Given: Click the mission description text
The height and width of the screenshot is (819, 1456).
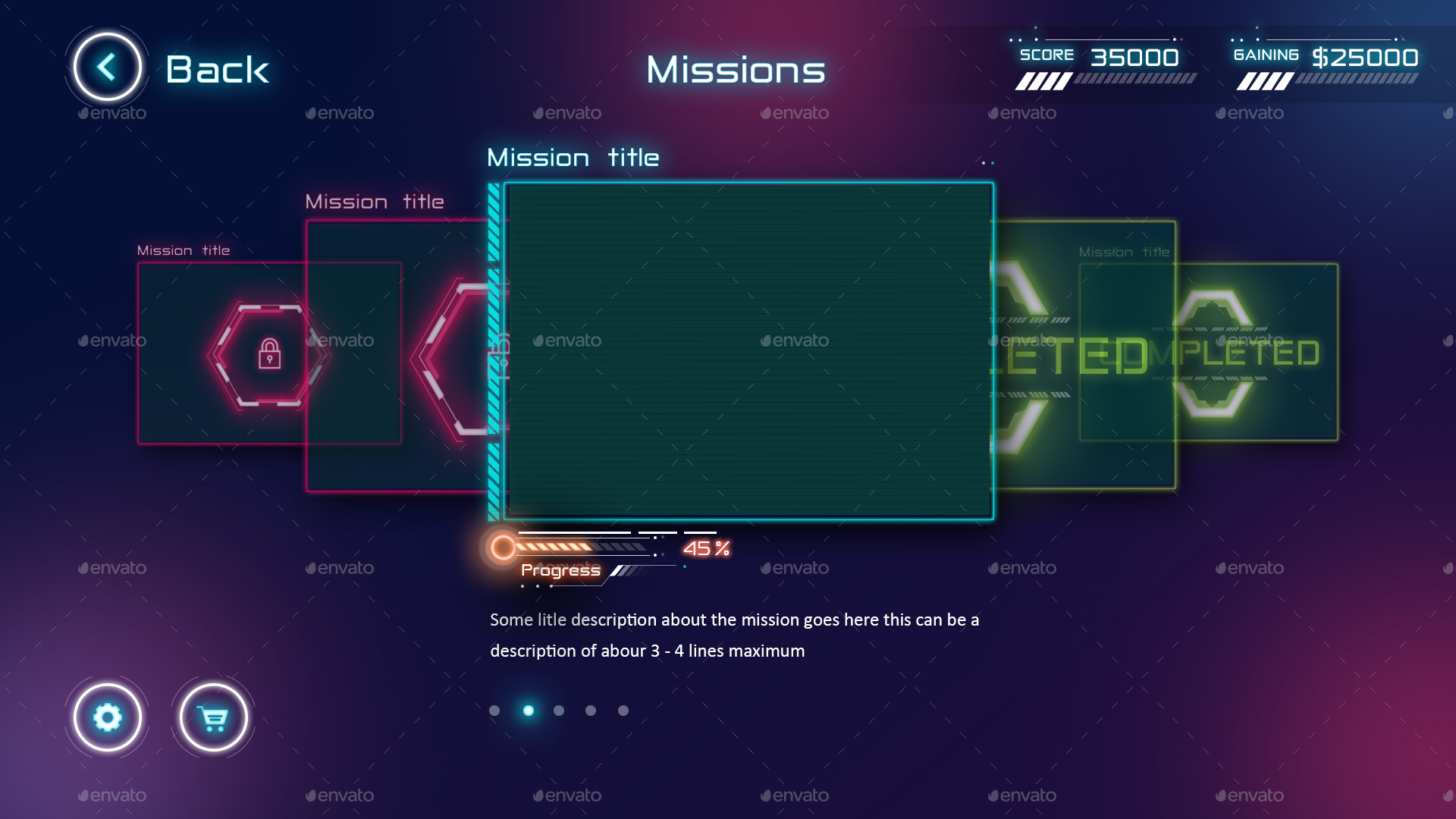Looking at the screenshot, I should pos(733,635).
